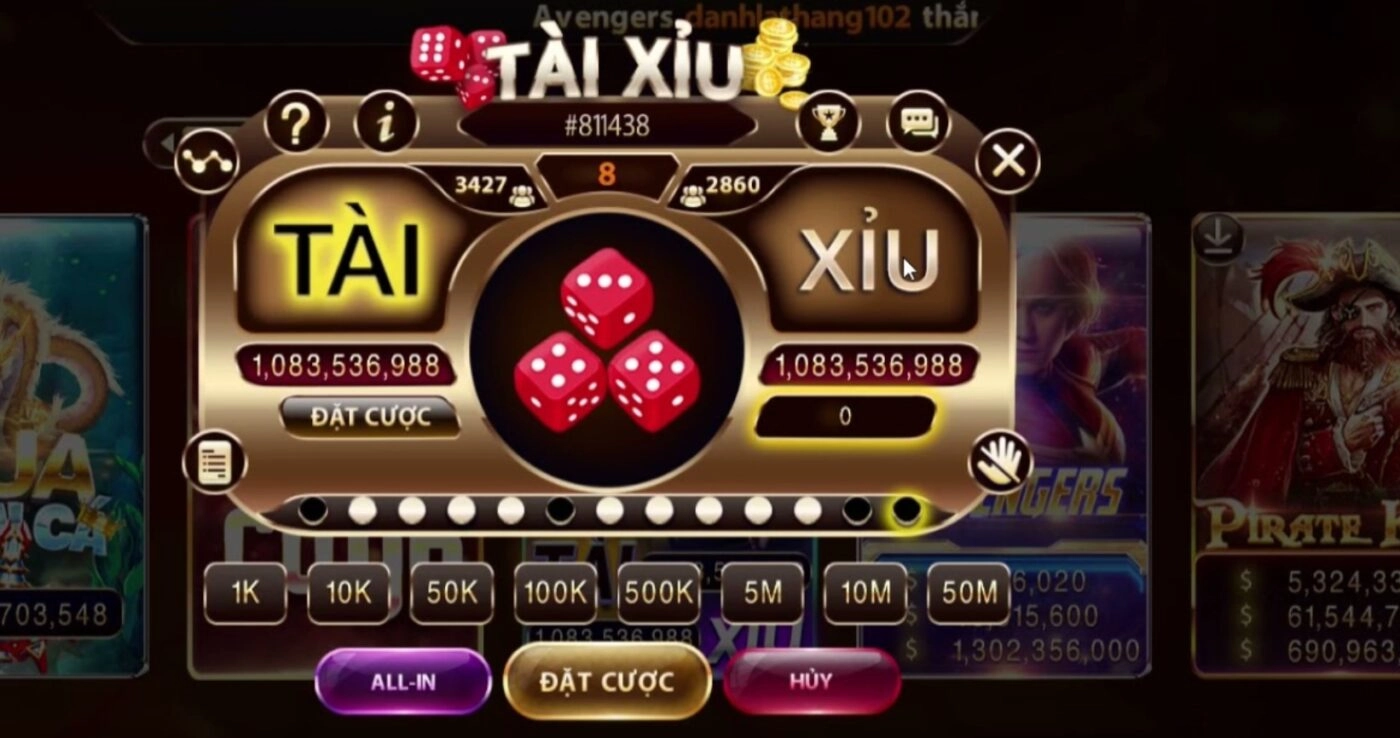Open the question mark help
The image size is (1400, 738).
296,124
